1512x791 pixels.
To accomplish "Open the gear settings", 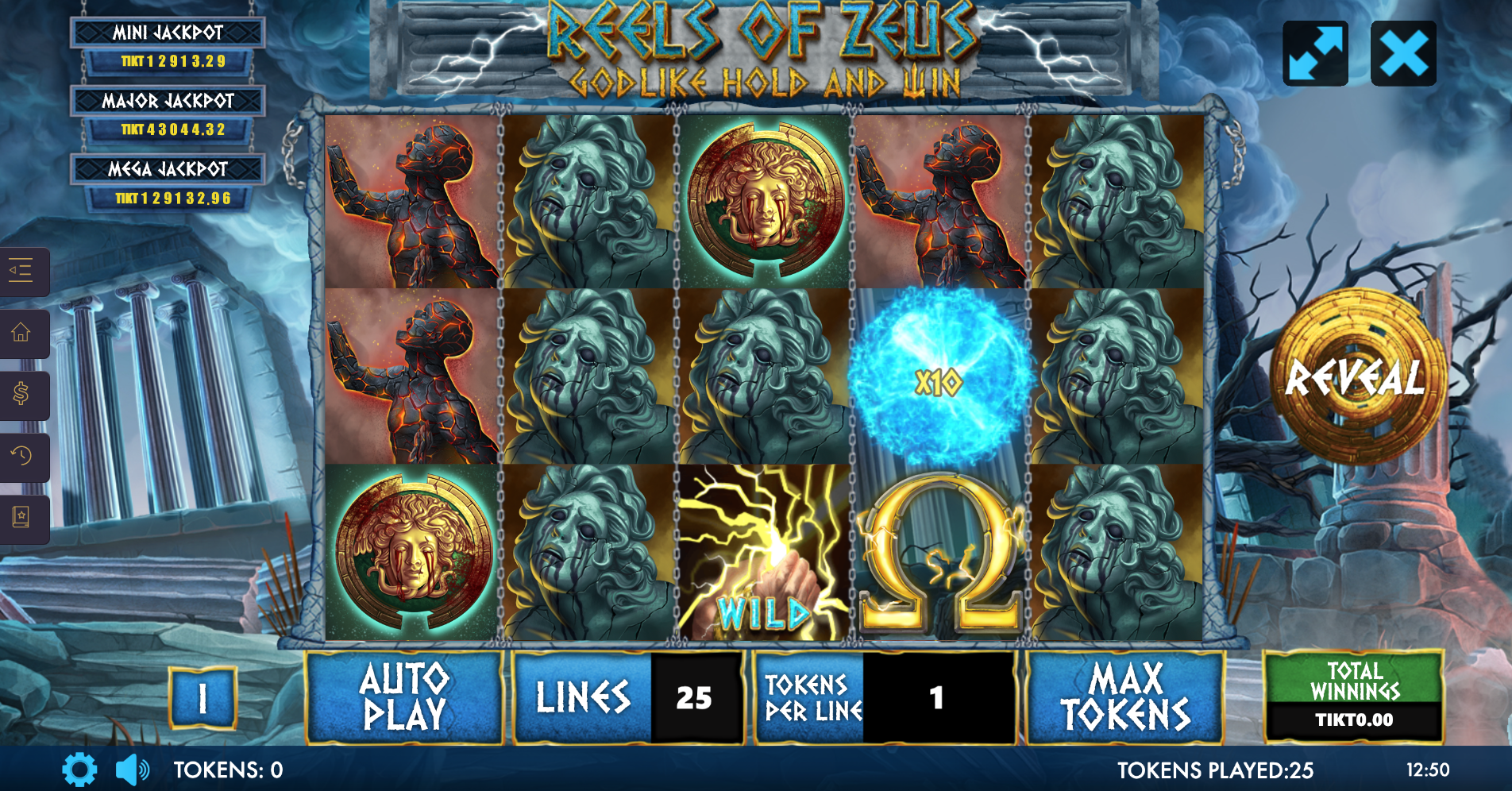I will [79, 770].
